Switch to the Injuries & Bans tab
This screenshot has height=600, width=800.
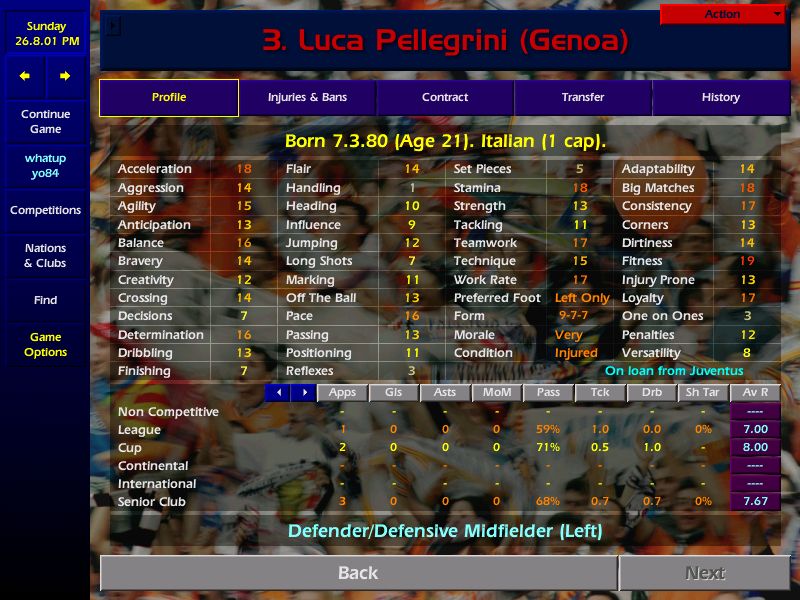(307, 98)
